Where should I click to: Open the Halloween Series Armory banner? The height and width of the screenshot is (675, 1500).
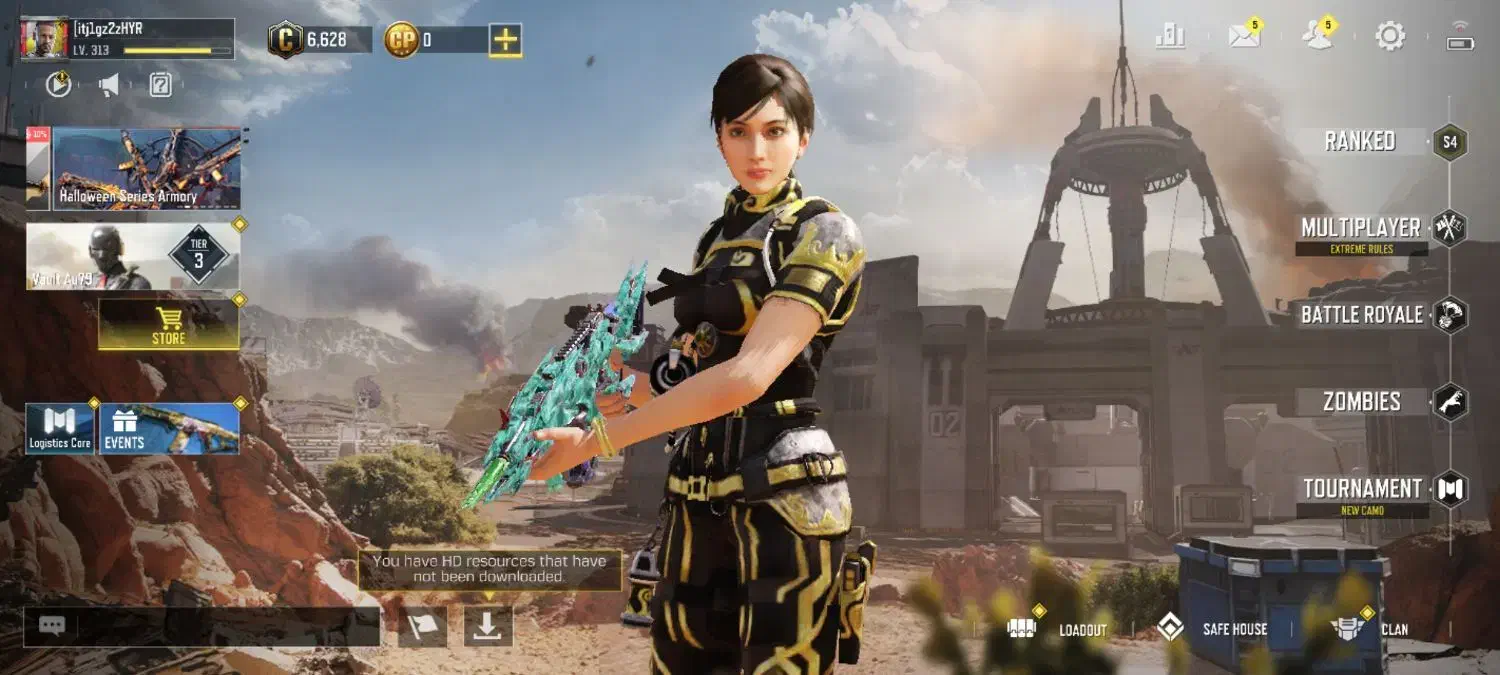coord(146,169)
